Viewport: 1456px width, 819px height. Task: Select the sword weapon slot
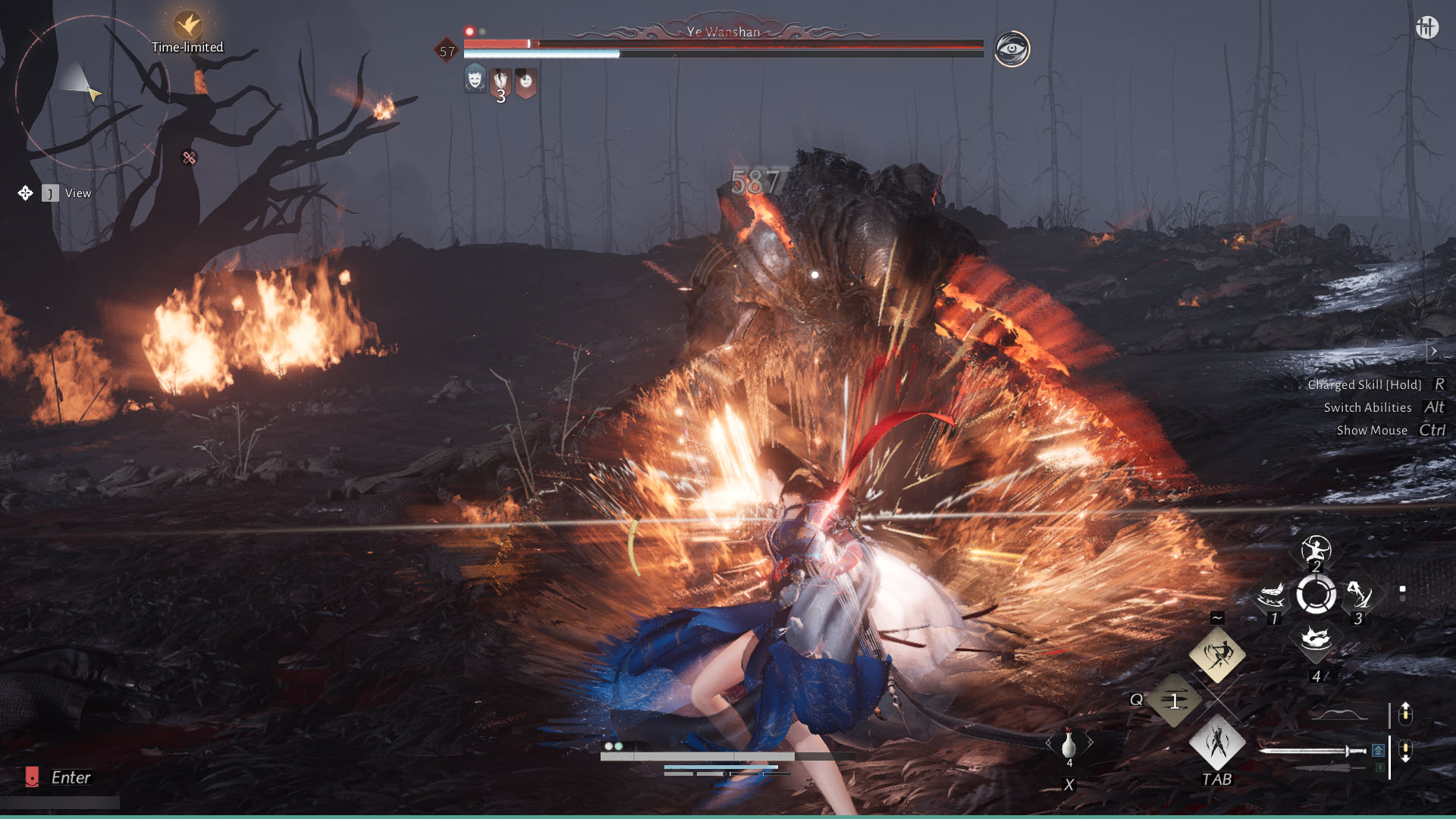tap(1312, 751)
